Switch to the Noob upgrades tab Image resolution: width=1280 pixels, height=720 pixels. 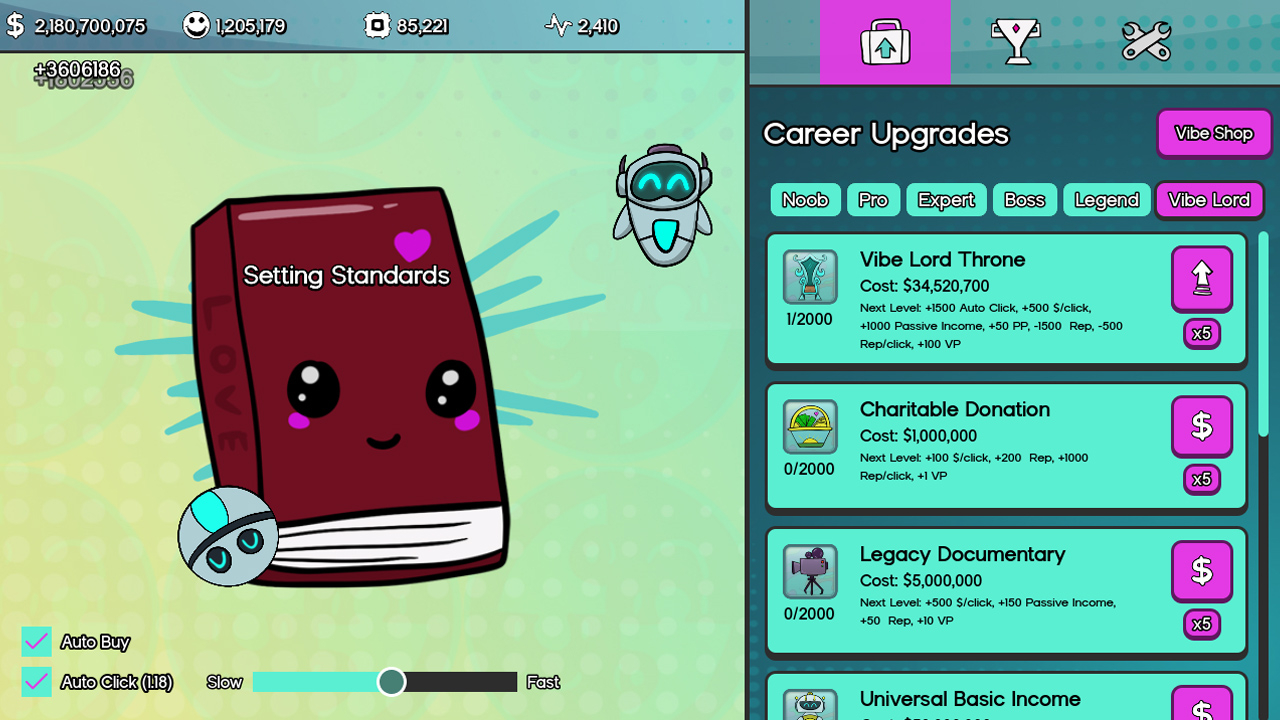[x=805, y=200]
